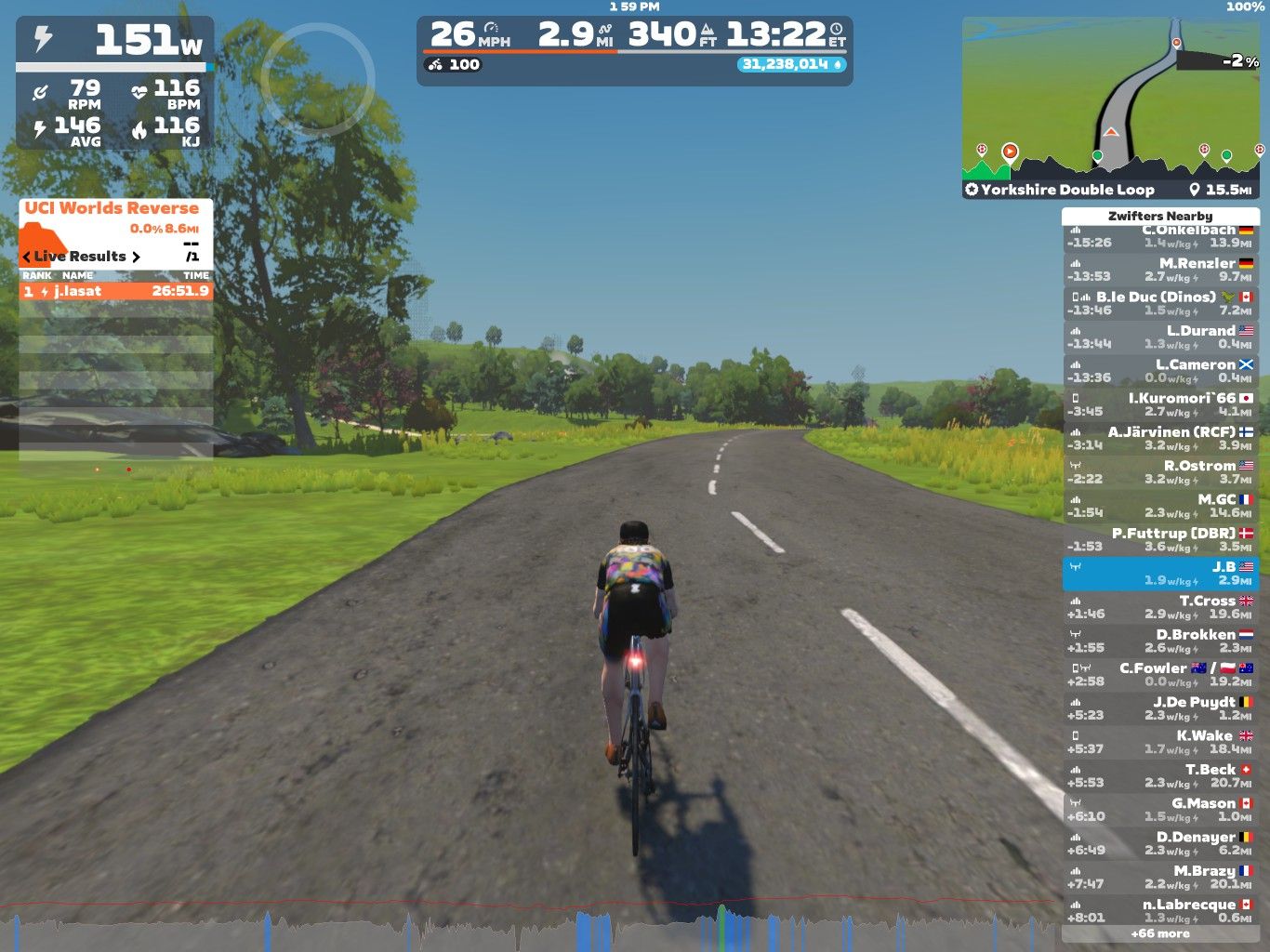Choose P.Futtrup (DBR) rider row
Viewport: 1270px width, 952px height.
[x=1160, y=539]
